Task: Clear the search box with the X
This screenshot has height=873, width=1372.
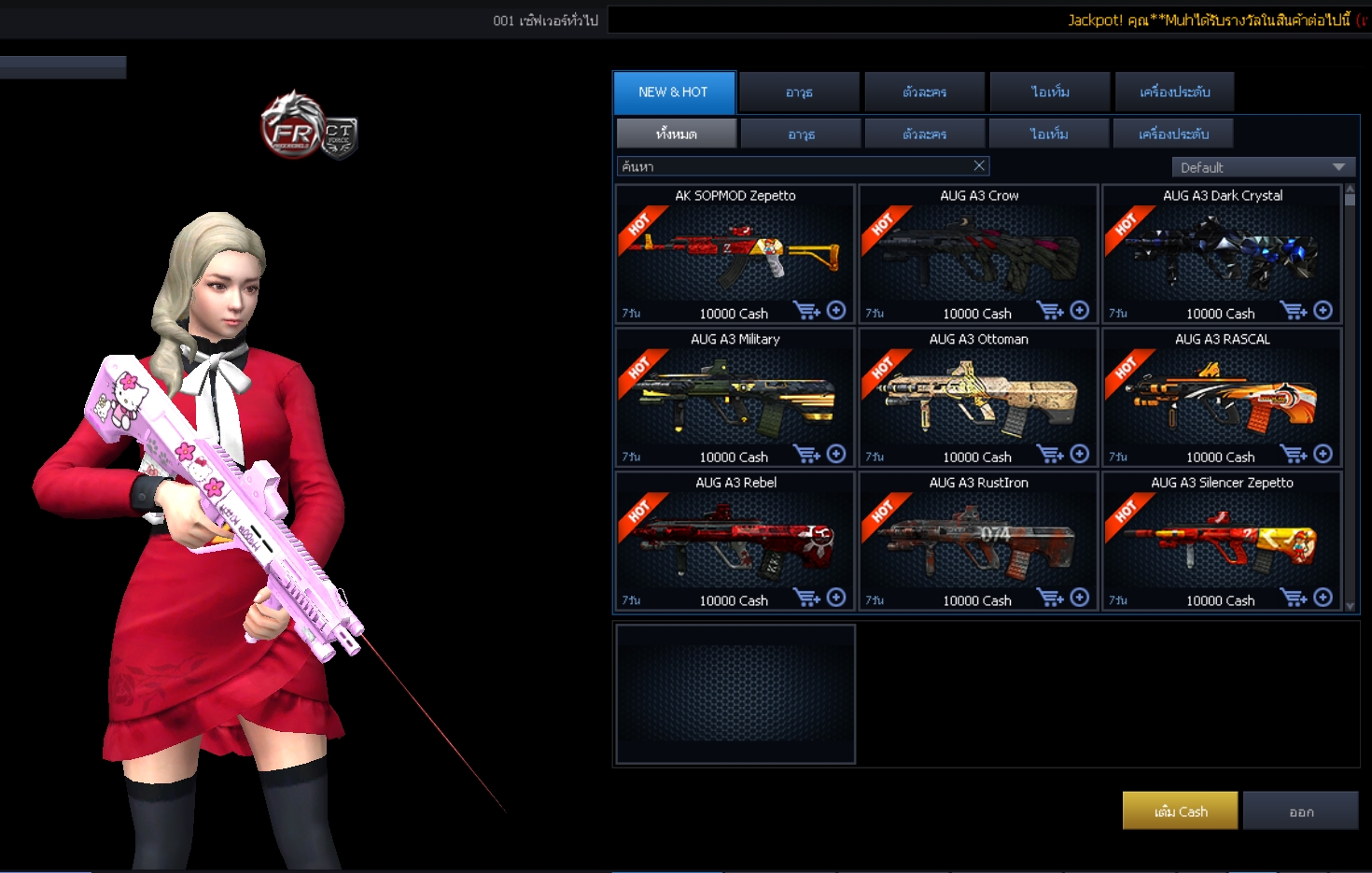Action: [x=979, y=166]
